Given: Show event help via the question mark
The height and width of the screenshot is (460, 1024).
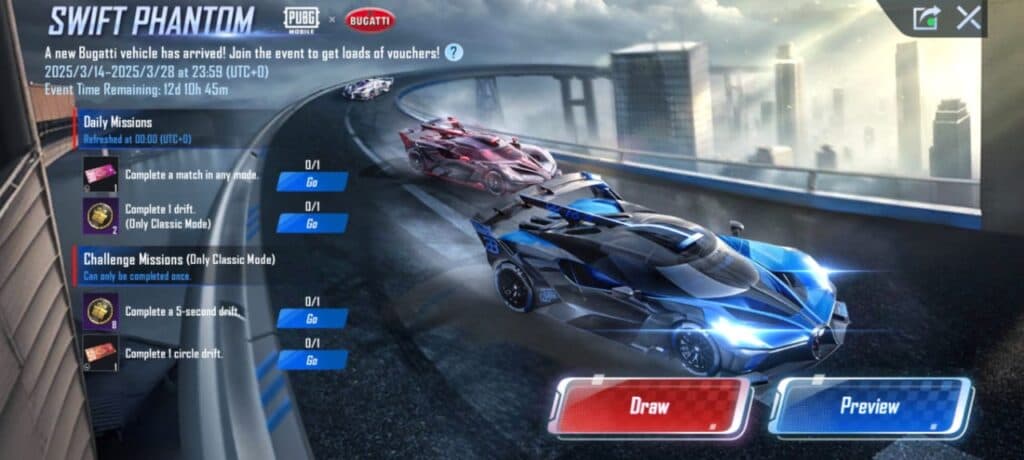Looking at the screenshot, I should (454, 53).
